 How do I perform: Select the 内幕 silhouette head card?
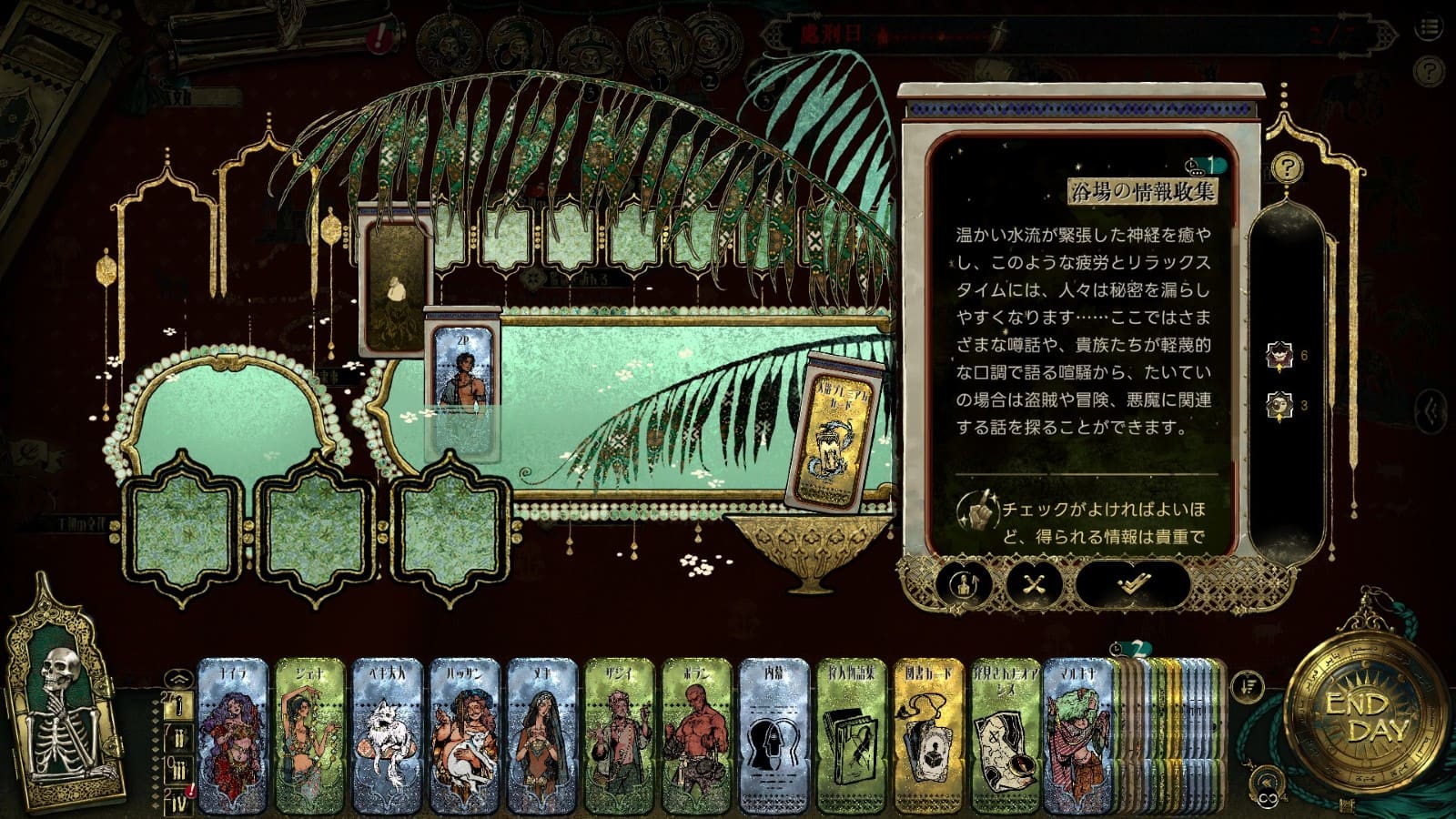click(x=773, y=735)
